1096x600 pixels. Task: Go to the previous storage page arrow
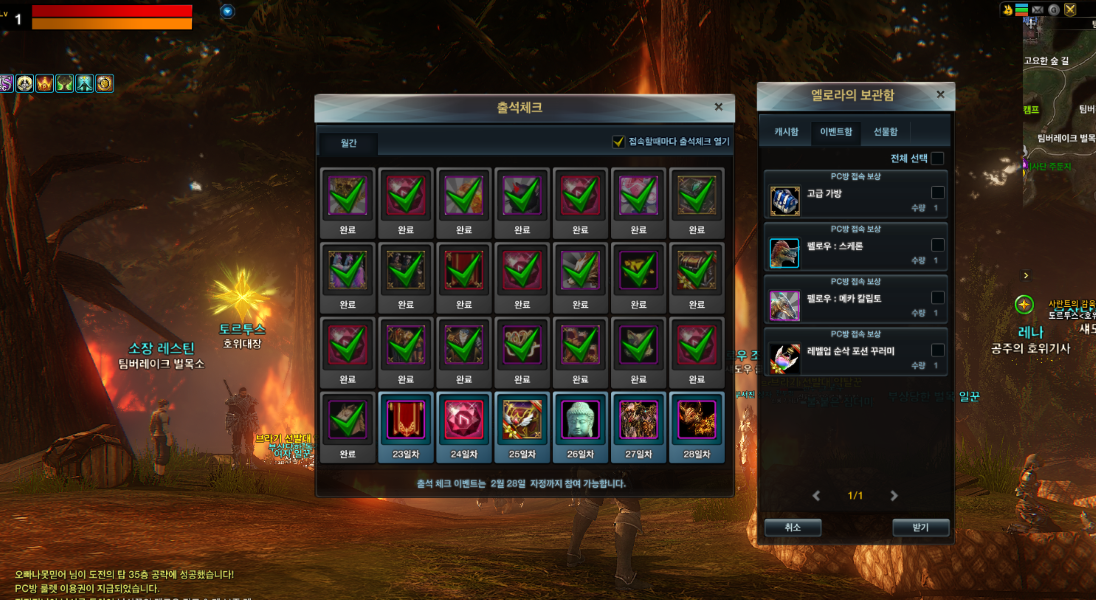point(816,496)
